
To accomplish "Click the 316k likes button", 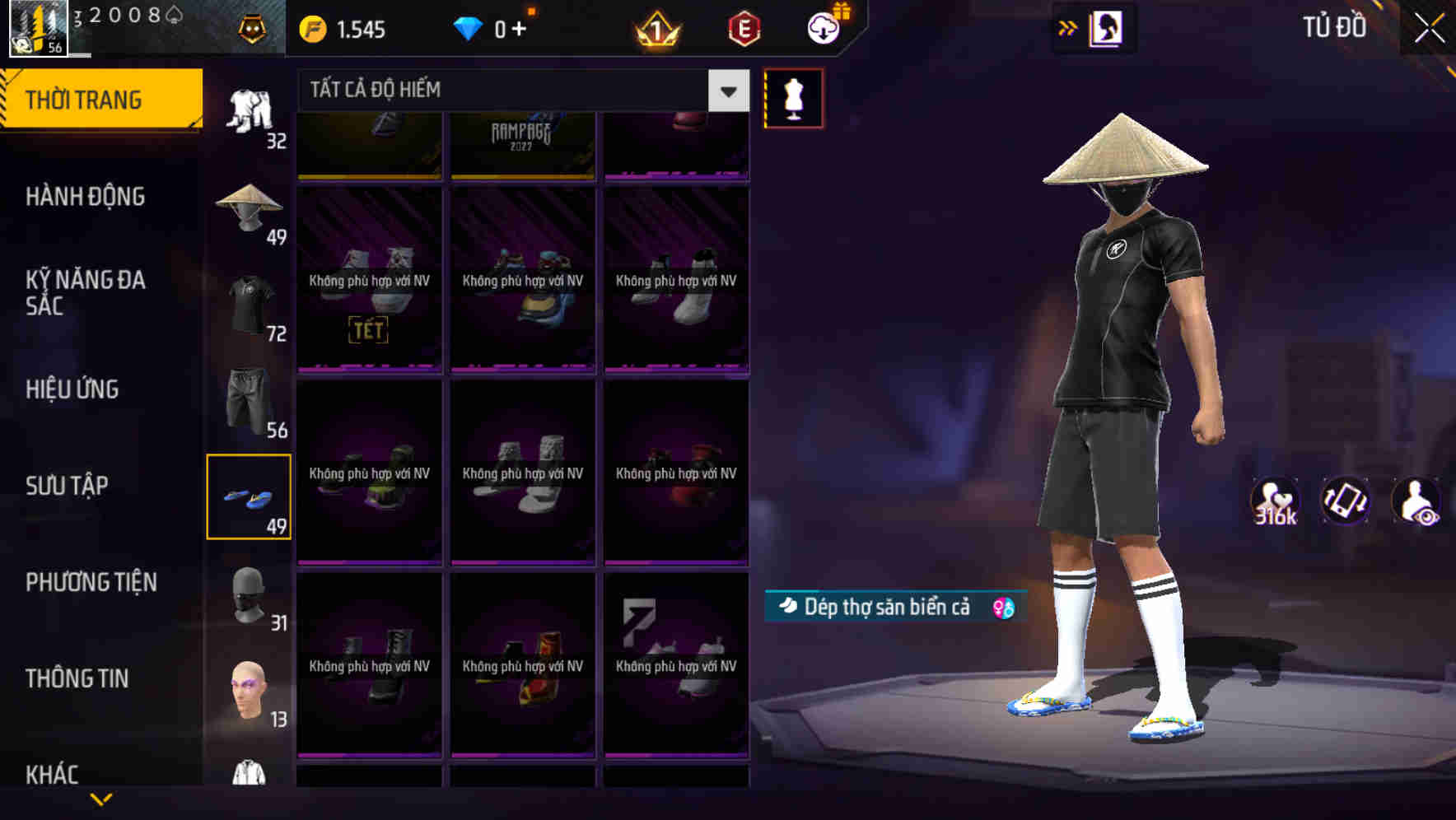I will 1276,502.
